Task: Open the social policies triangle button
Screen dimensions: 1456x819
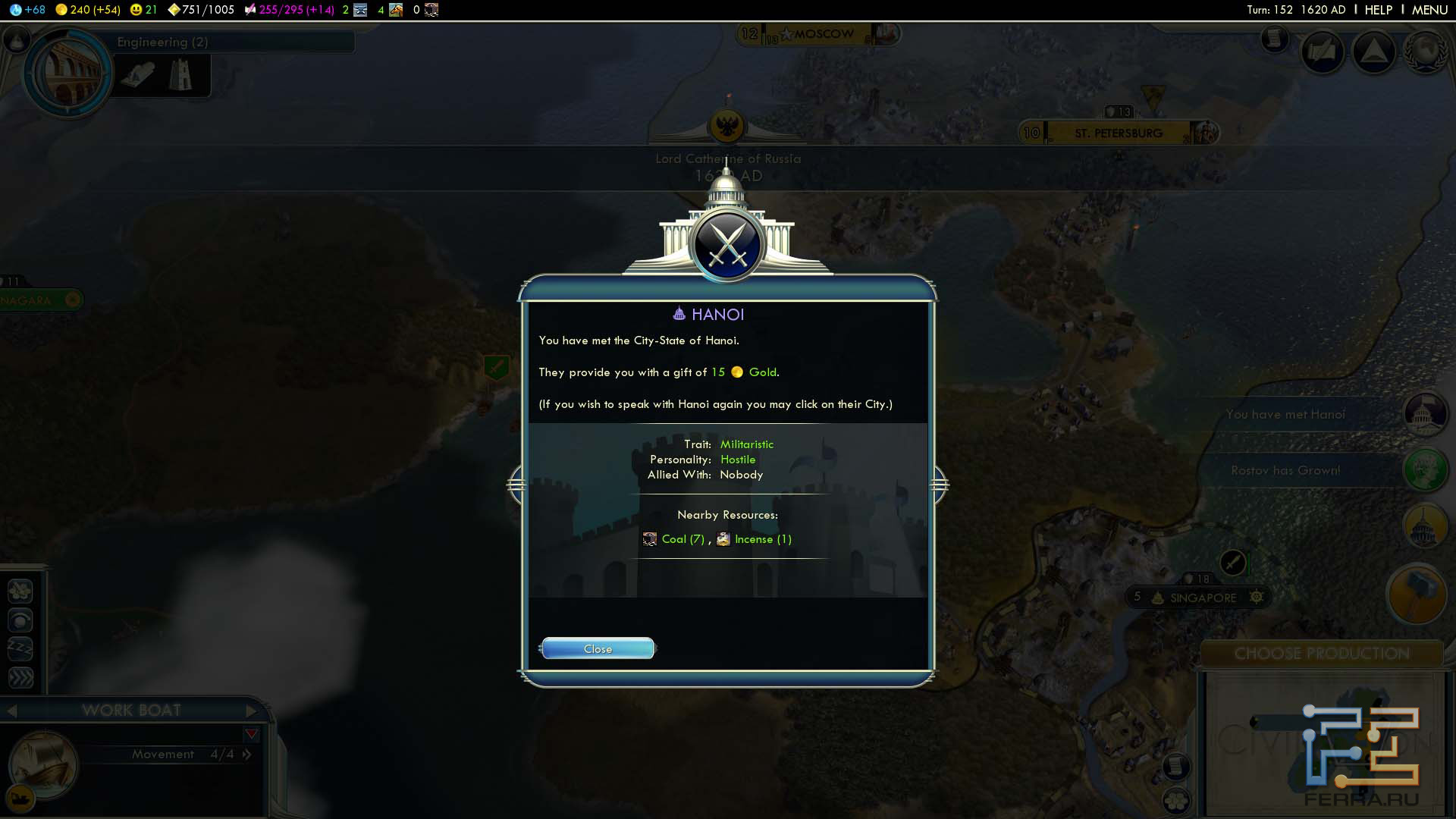Action: click(1373, 52)
